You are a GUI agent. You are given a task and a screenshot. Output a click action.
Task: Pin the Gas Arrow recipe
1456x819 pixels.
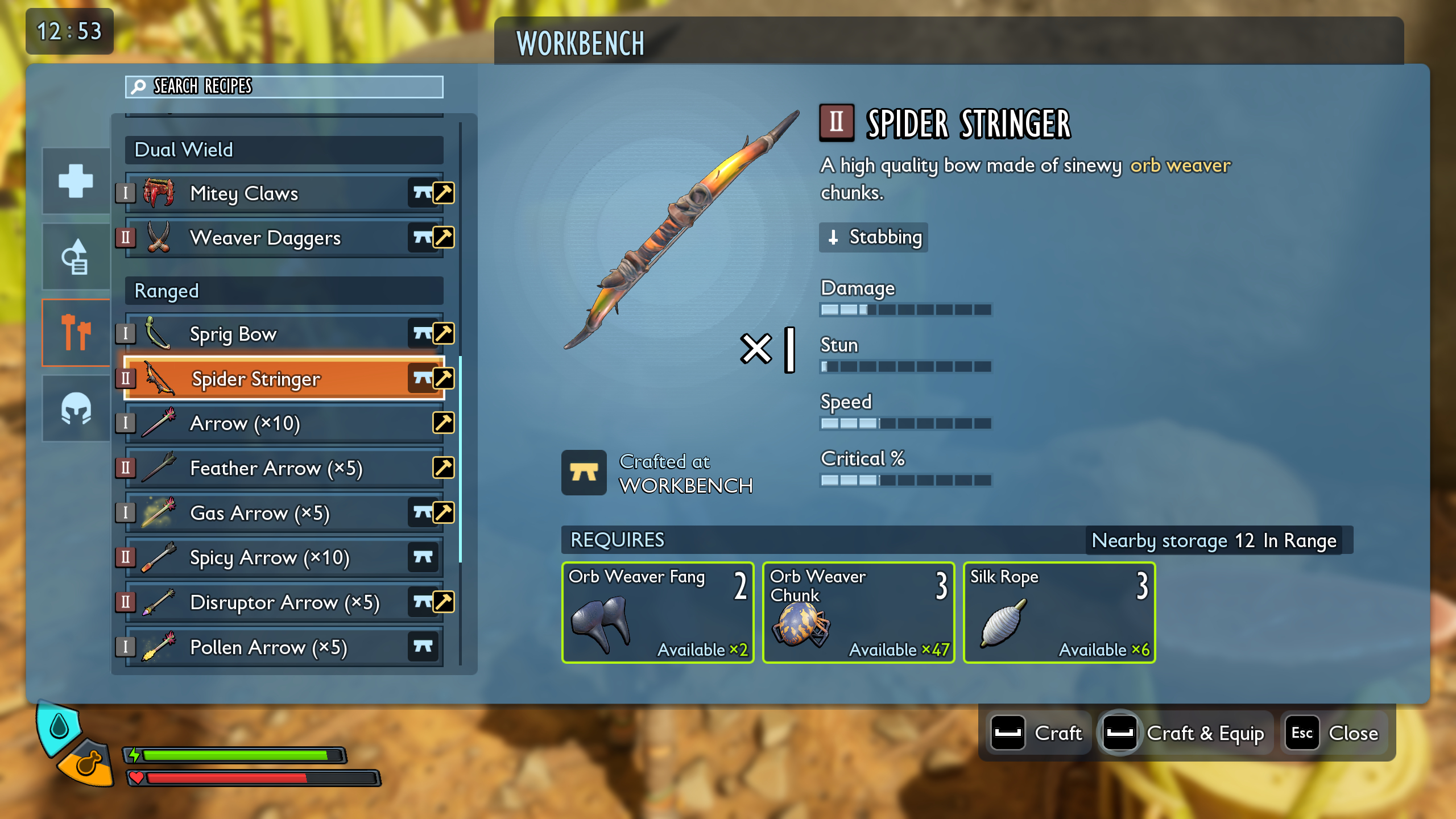443,513
